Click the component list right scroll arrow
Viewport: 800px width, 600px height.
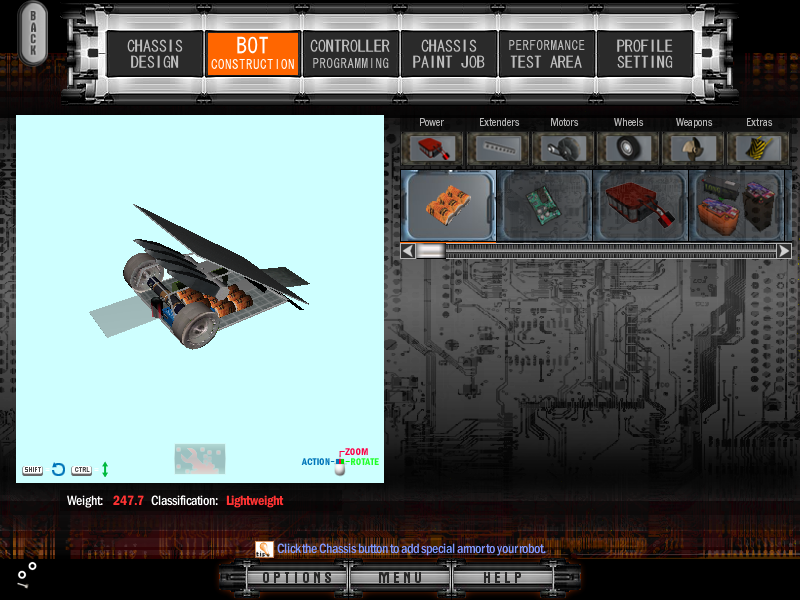pyautogui.click(x=784, y=251)
